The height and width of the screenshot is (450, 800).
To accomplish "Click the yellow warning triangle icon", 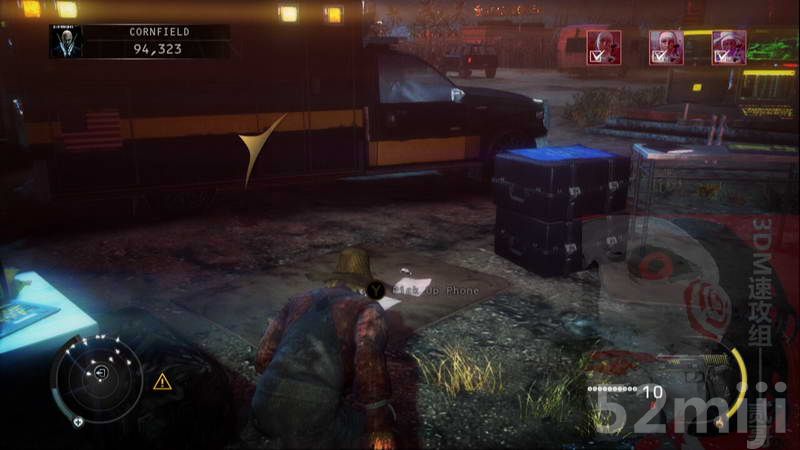I will [x=162, y=381].
